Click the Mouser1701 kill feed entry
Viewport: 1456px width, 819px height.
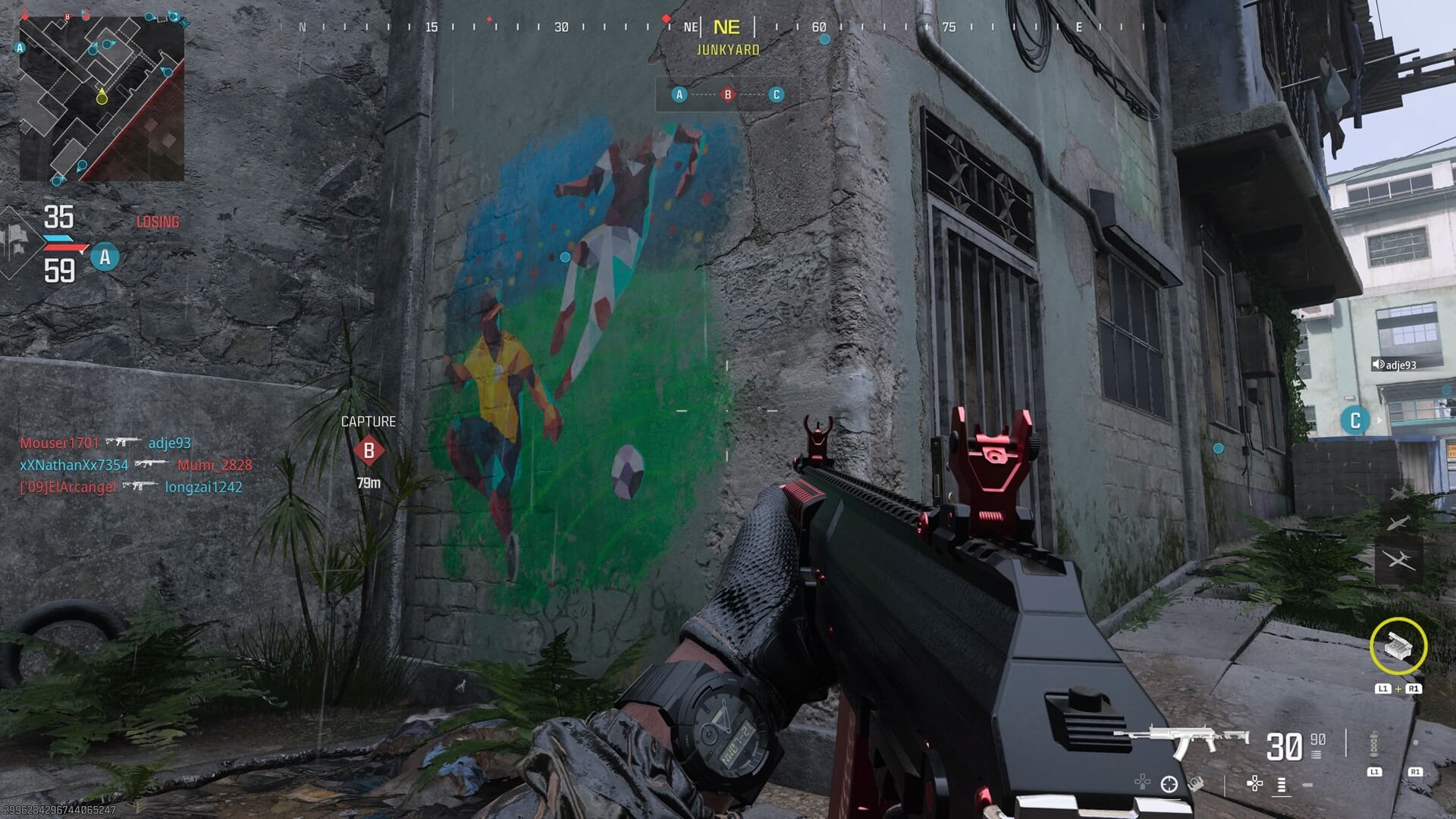coord(59,443)
